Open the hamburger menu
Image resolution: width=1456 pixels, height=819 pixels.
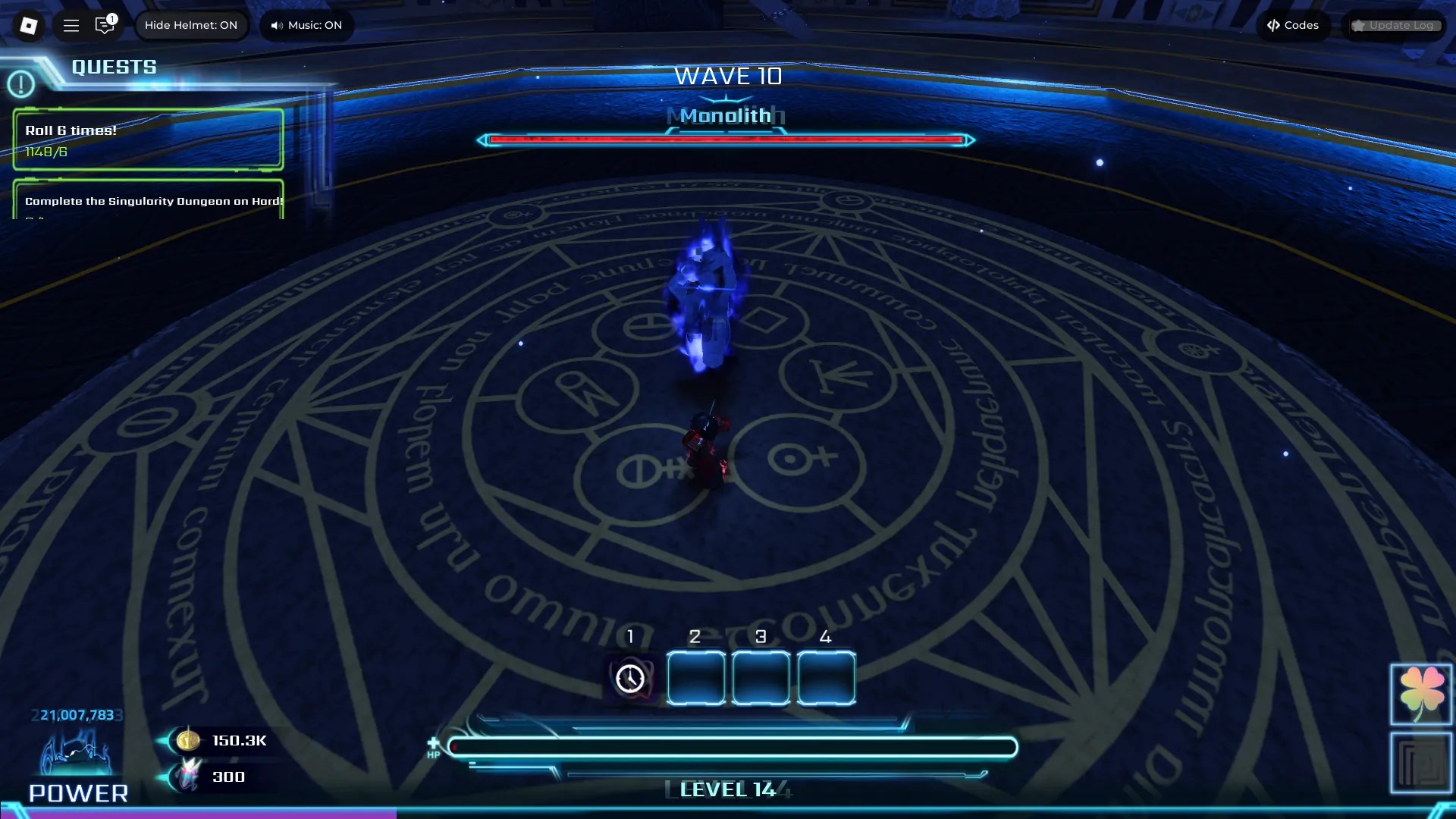(71, 25)
